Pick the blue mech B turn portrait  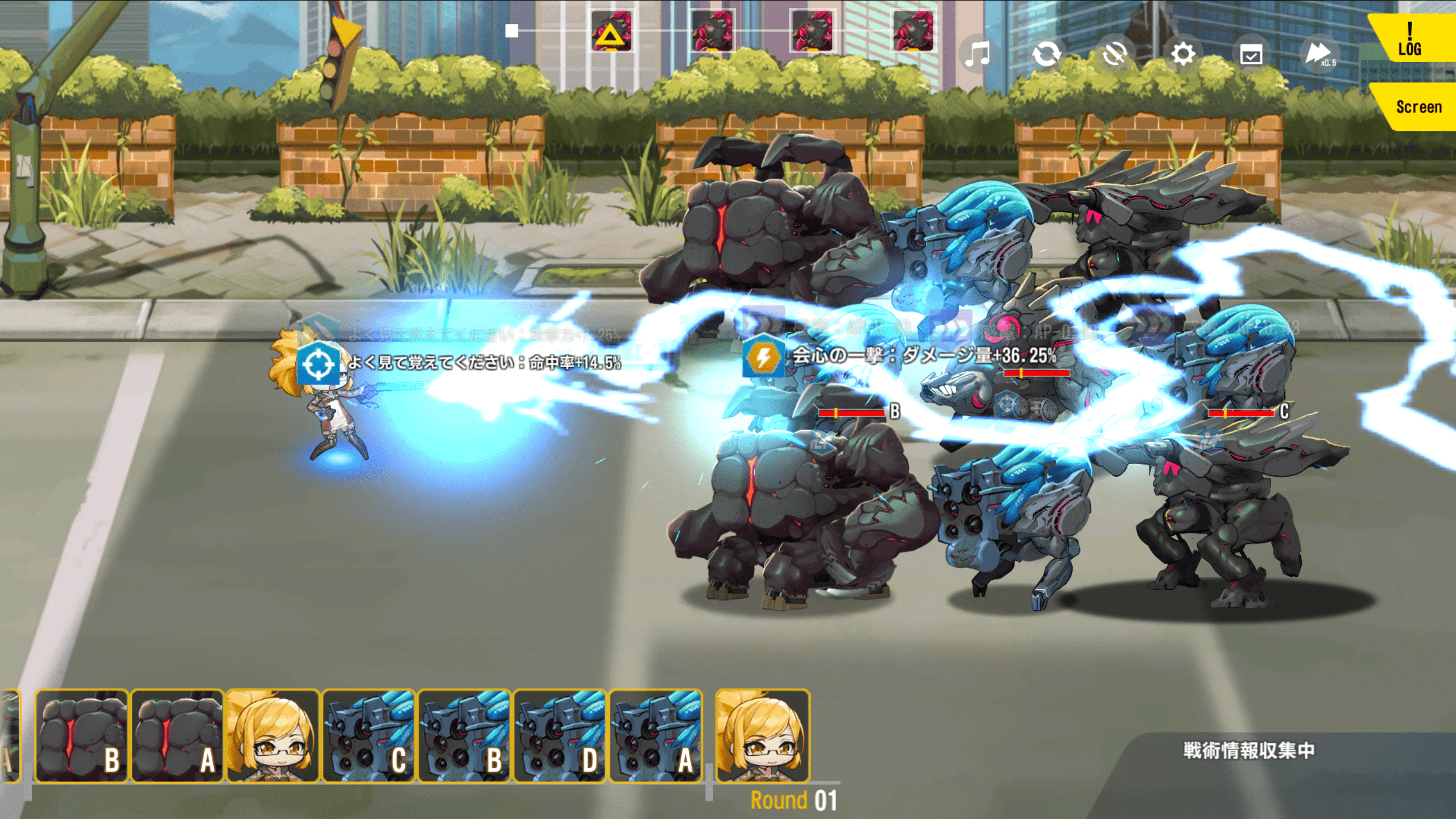point(465,736)
